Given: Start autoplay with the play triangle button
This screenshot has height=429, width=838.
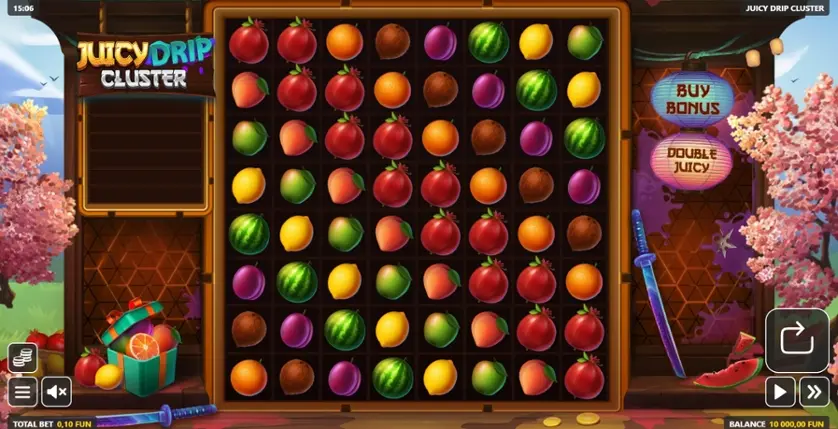Looking at the screenshot, I should pos(780,392).
